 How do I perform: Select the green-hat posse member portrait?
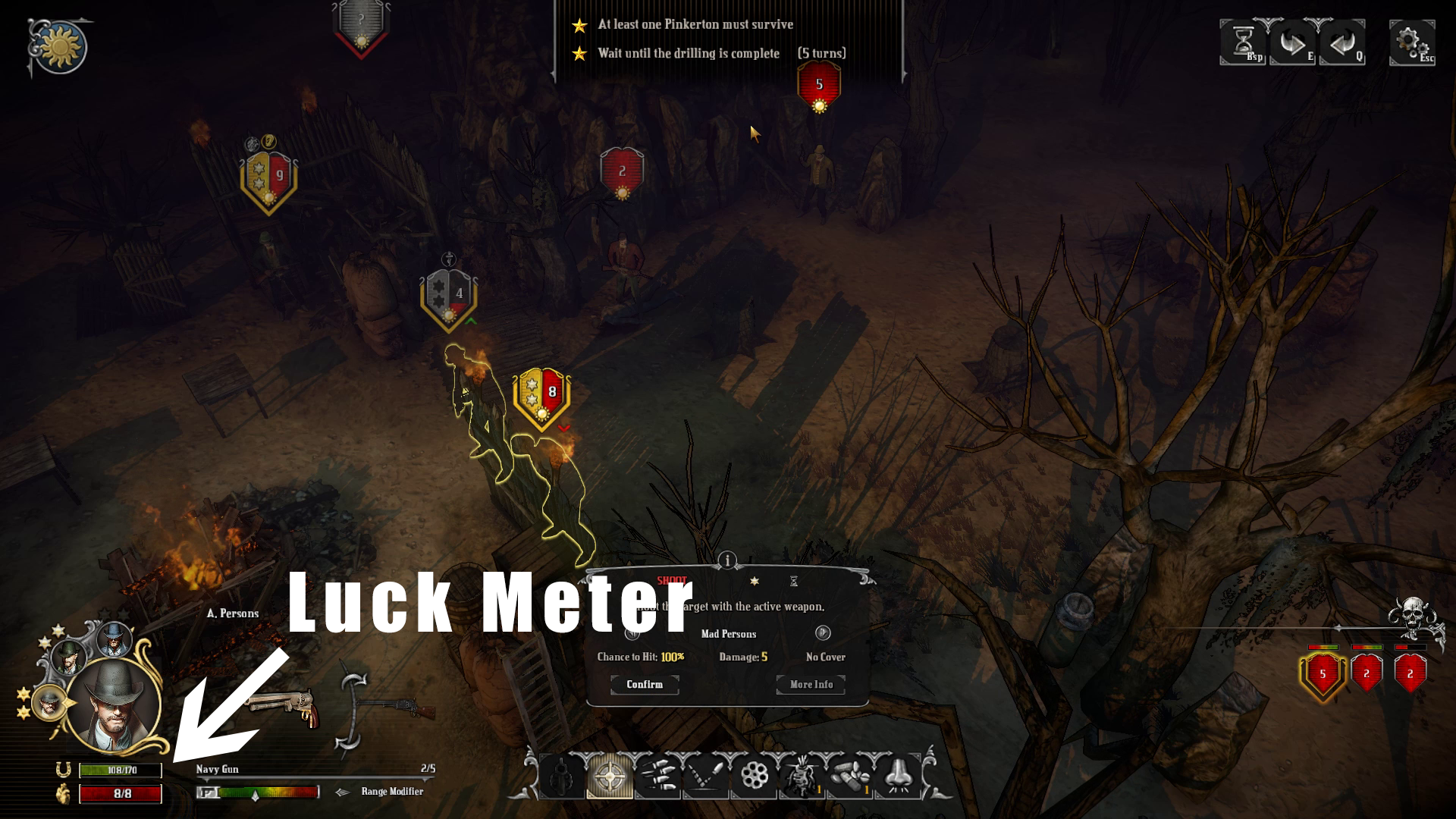(x=70, y=657)
